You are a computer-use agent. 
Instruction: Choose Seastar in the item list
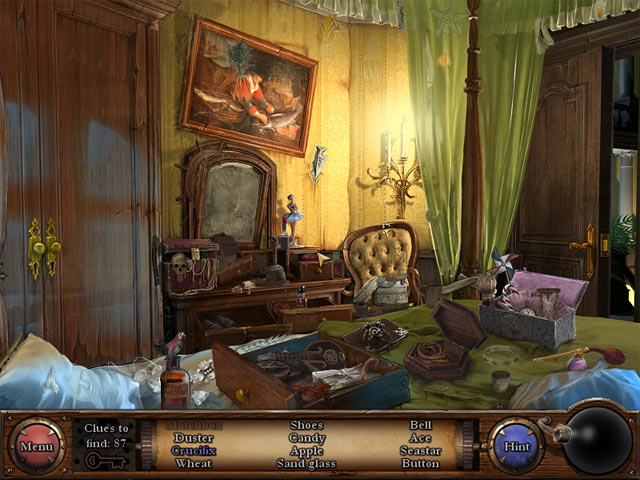tap(421, 451)
